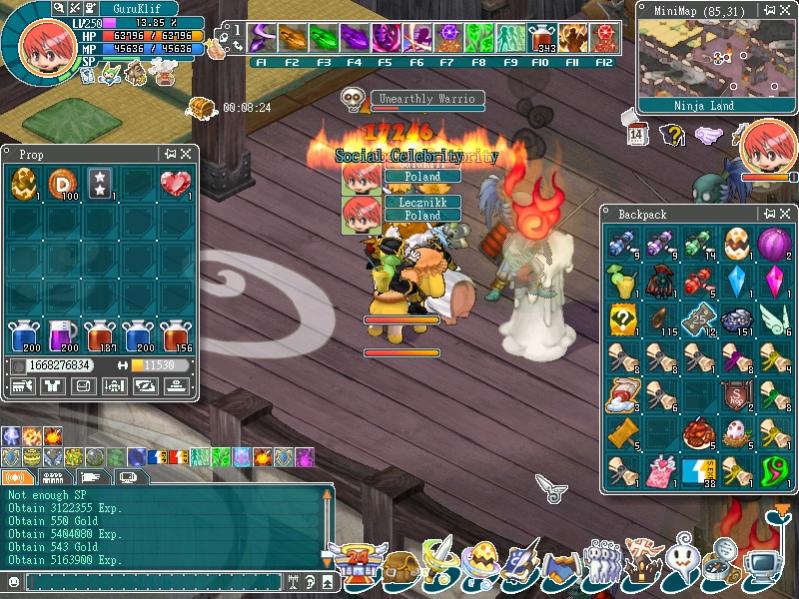Viewport: 799px width, 599px height.
Task: Pick the red heart gem in Prop
Action: pyautogui.click(x=175, y=185)
